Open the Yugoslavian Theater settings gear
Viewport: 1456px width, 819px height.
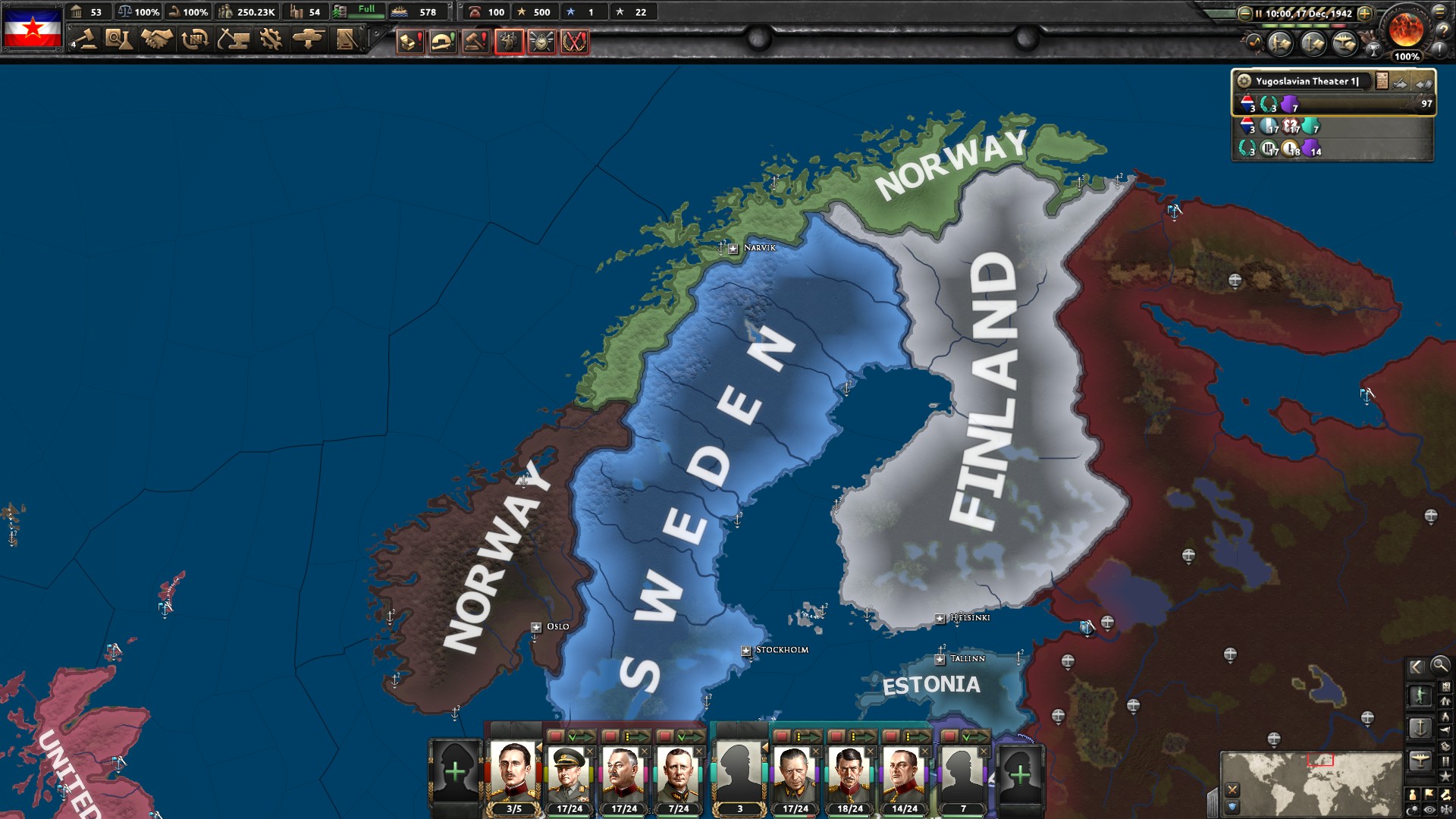pos(1244,81)
